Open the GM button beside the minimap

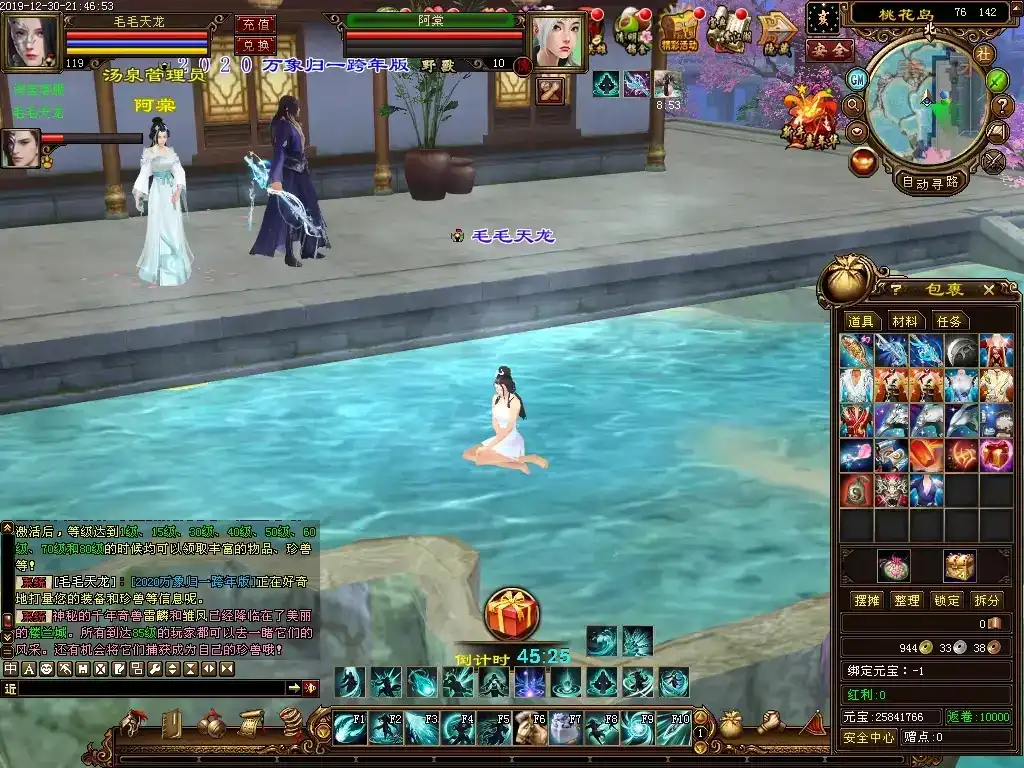tap(857, 79)
